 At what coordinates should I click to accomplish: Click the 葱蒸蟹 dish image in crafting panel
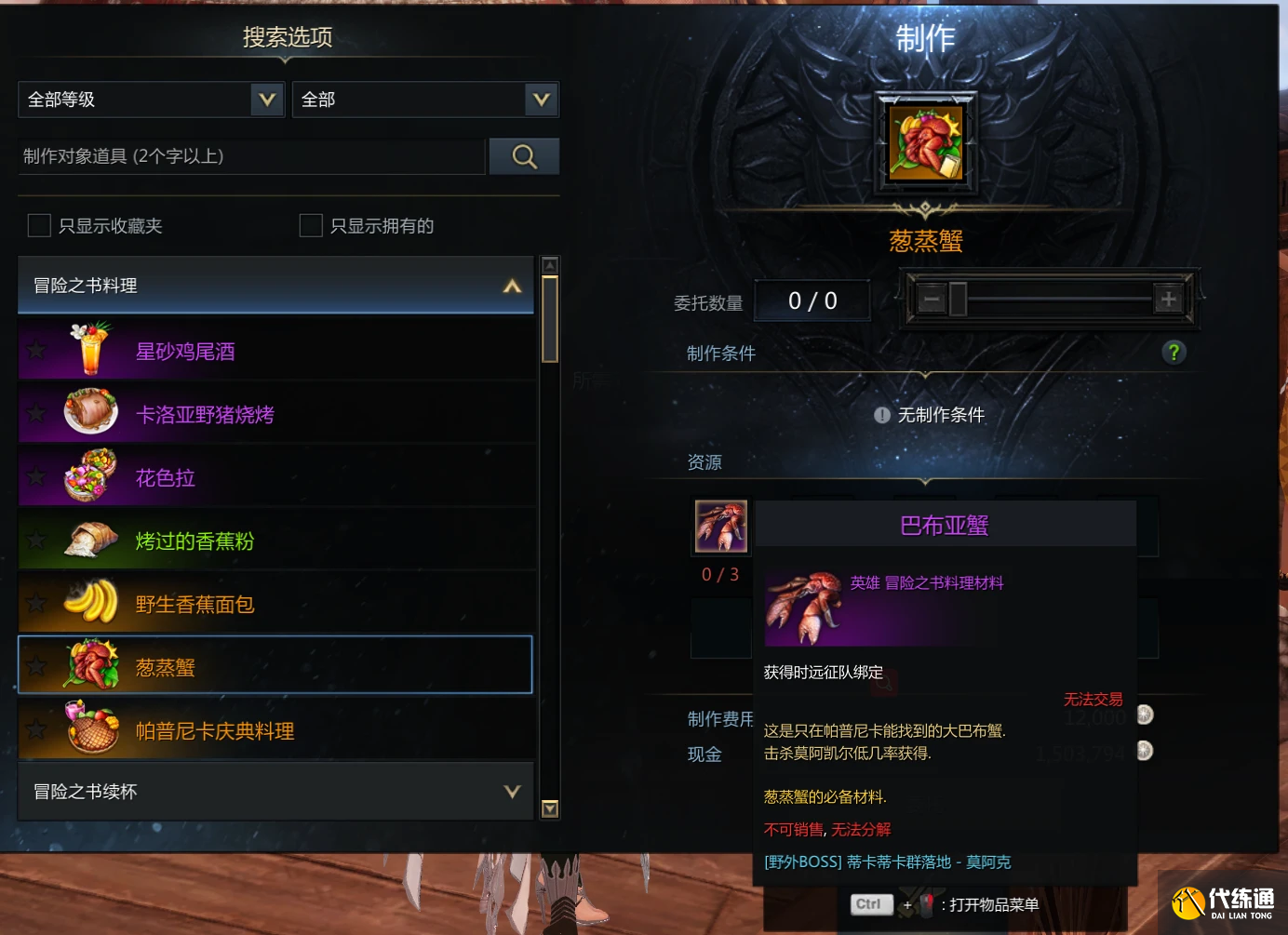[925, 141]
